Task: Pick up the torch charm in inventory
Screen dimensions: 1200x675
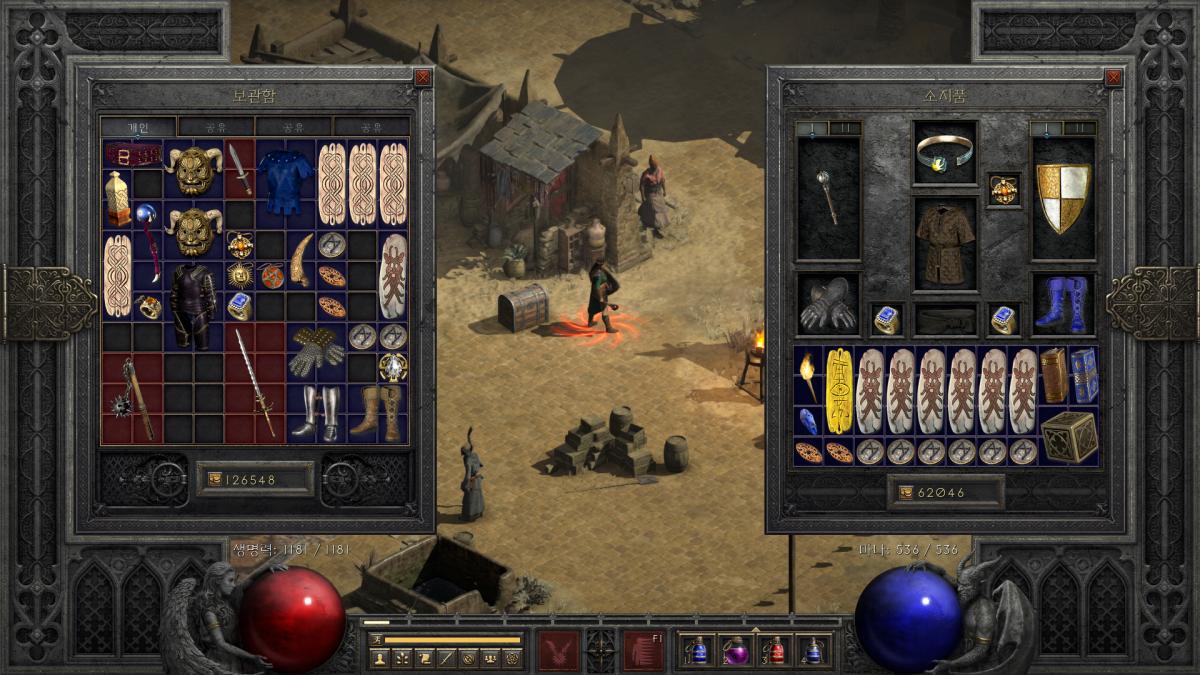Action: 808,375
